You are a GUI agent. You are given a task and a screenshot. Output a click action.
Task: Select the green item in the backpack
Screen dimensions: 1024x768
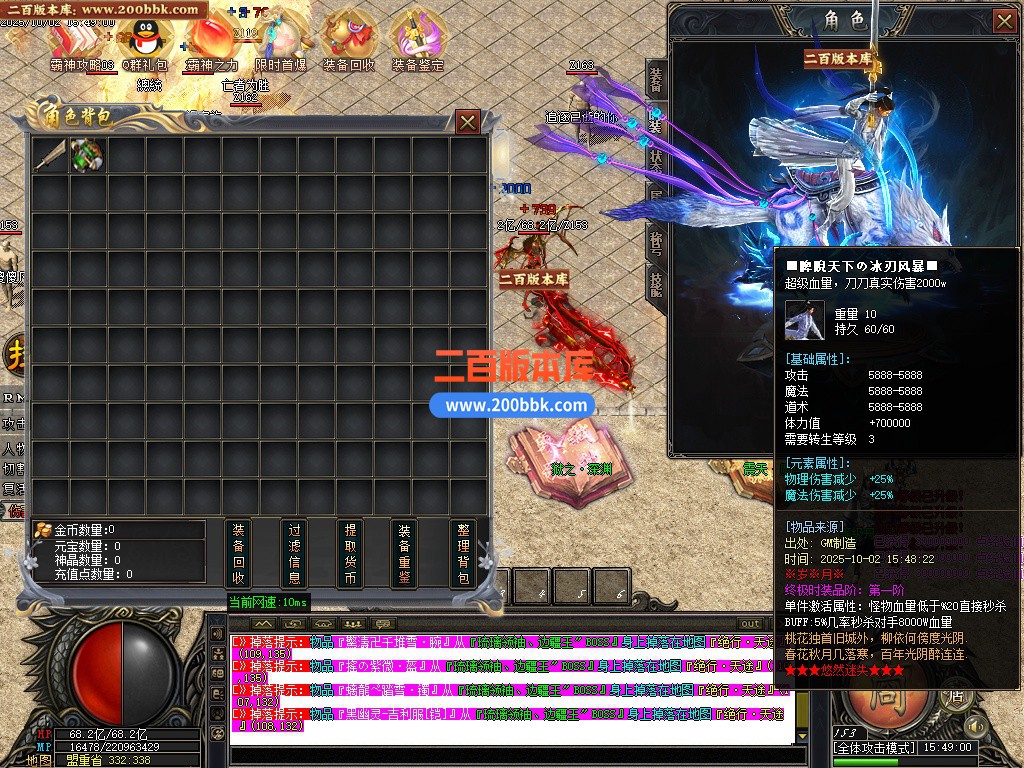click(88, 155)
